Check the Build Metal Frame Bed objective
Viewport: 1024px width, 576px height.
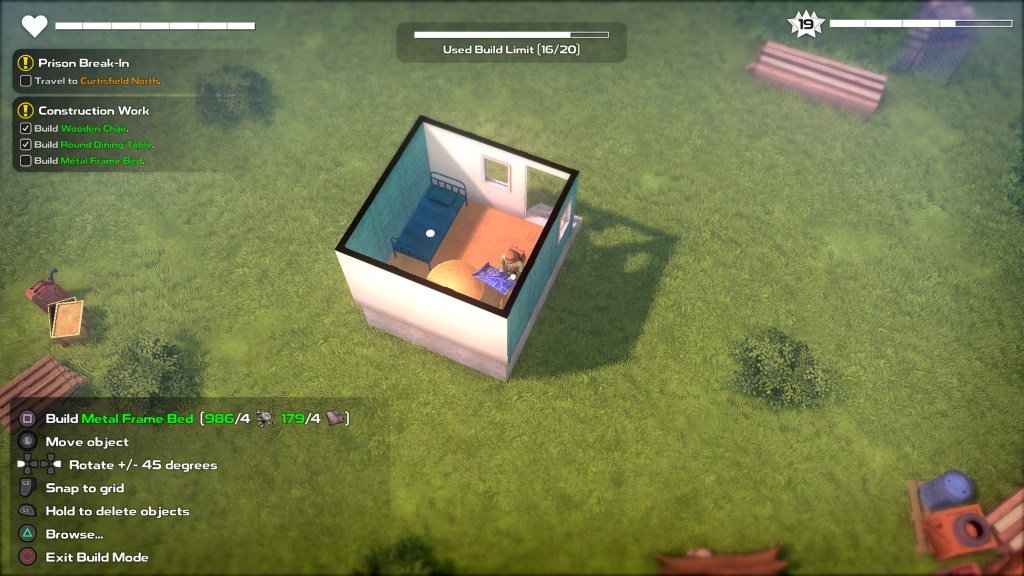[26, 161]
